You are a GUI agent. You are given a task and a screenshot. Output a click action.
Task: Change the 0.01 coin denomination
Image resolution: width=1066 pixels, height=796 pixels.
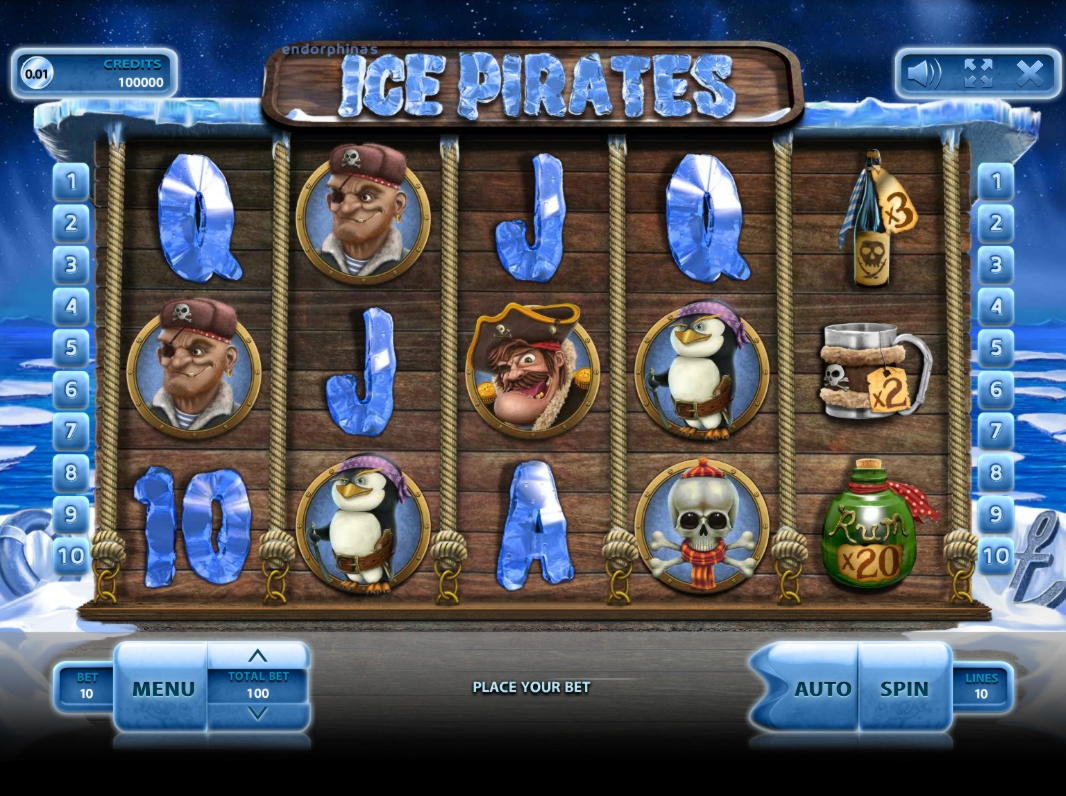[x=36, y=74]
